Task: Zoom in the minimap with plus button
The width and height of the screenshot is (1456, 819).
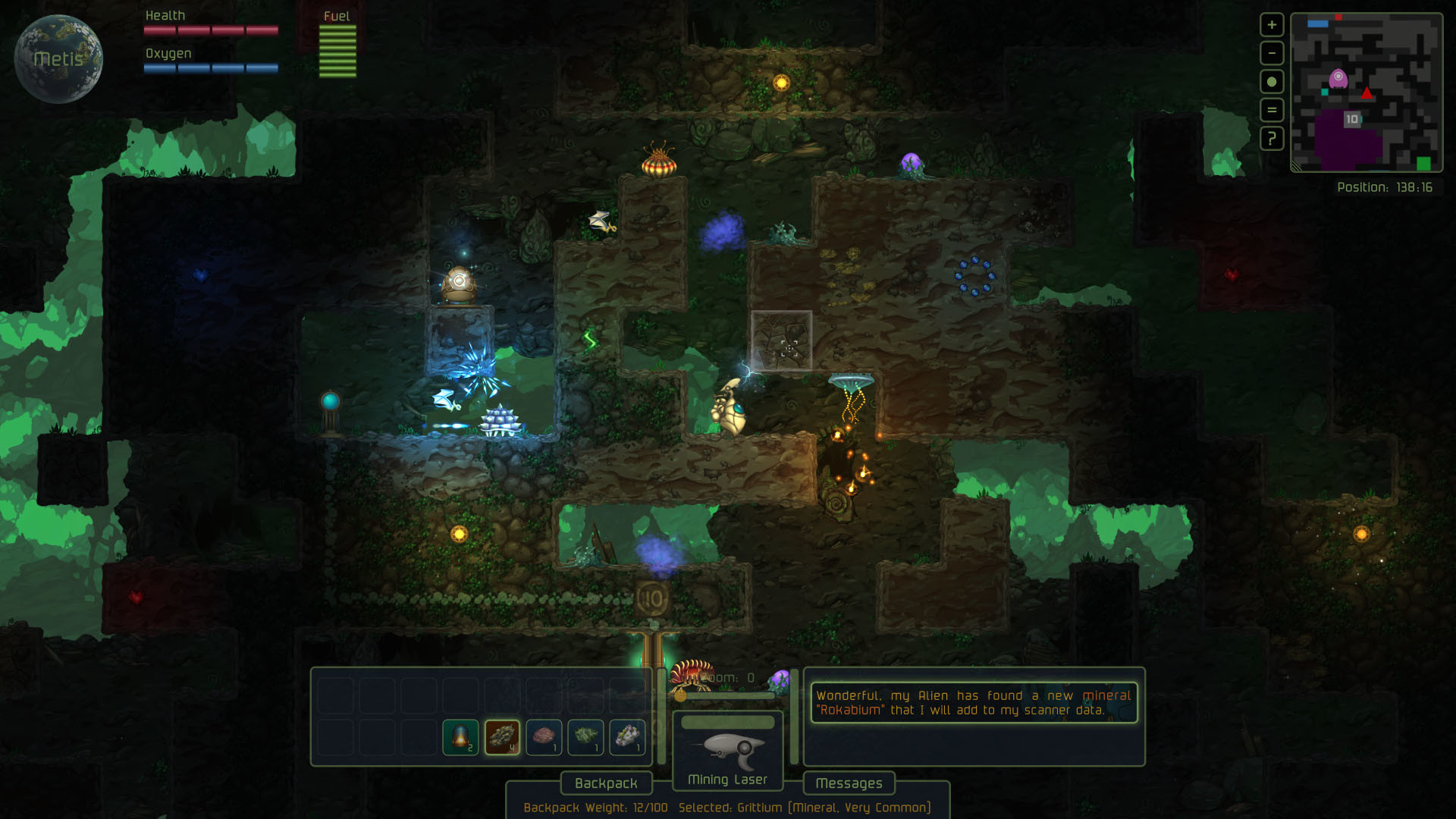Action: pos(1272,25)
